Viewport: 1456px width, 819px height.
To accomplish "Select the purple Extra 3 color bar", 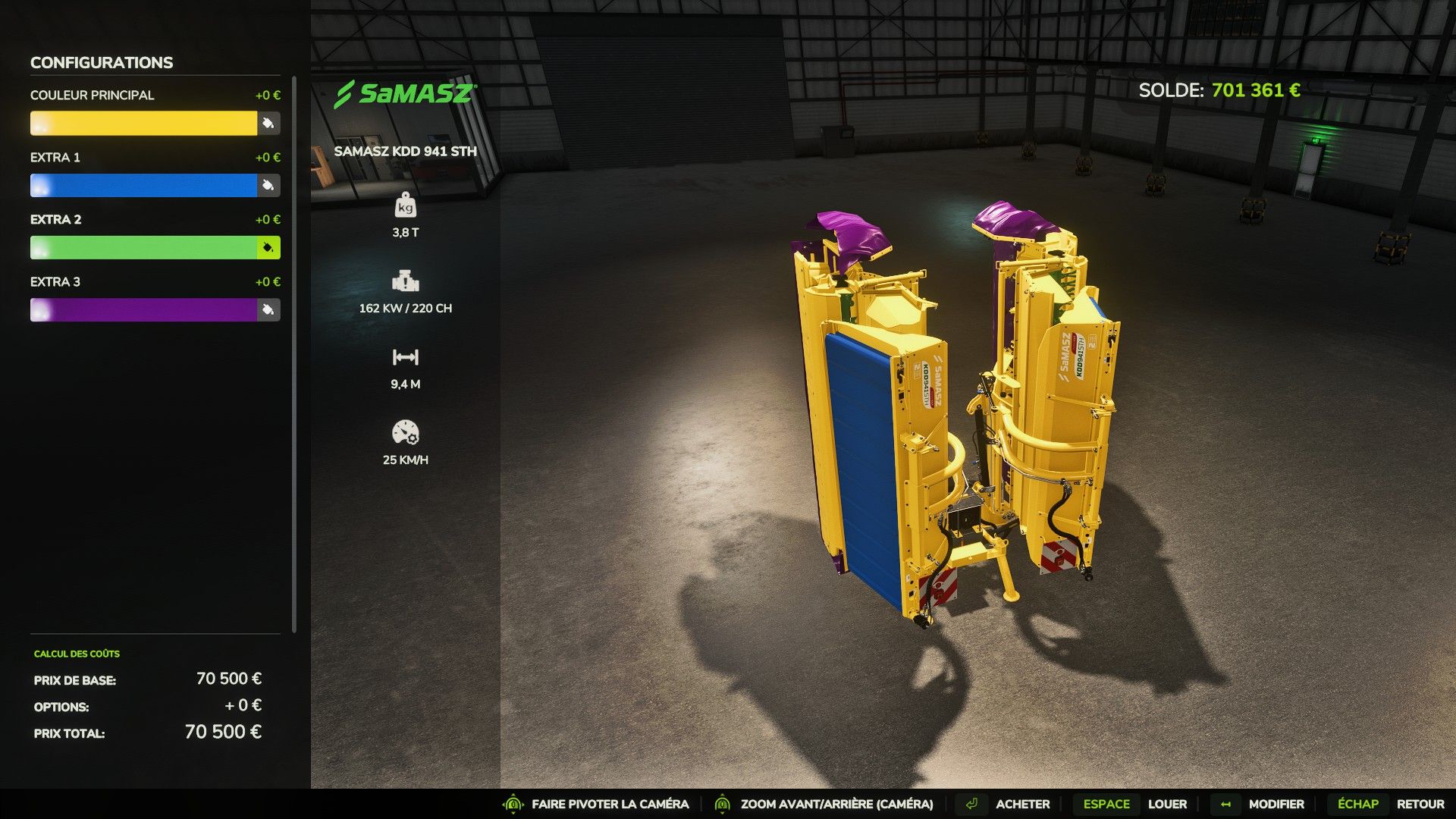I will pyautogui.click(x=143, y=309).
